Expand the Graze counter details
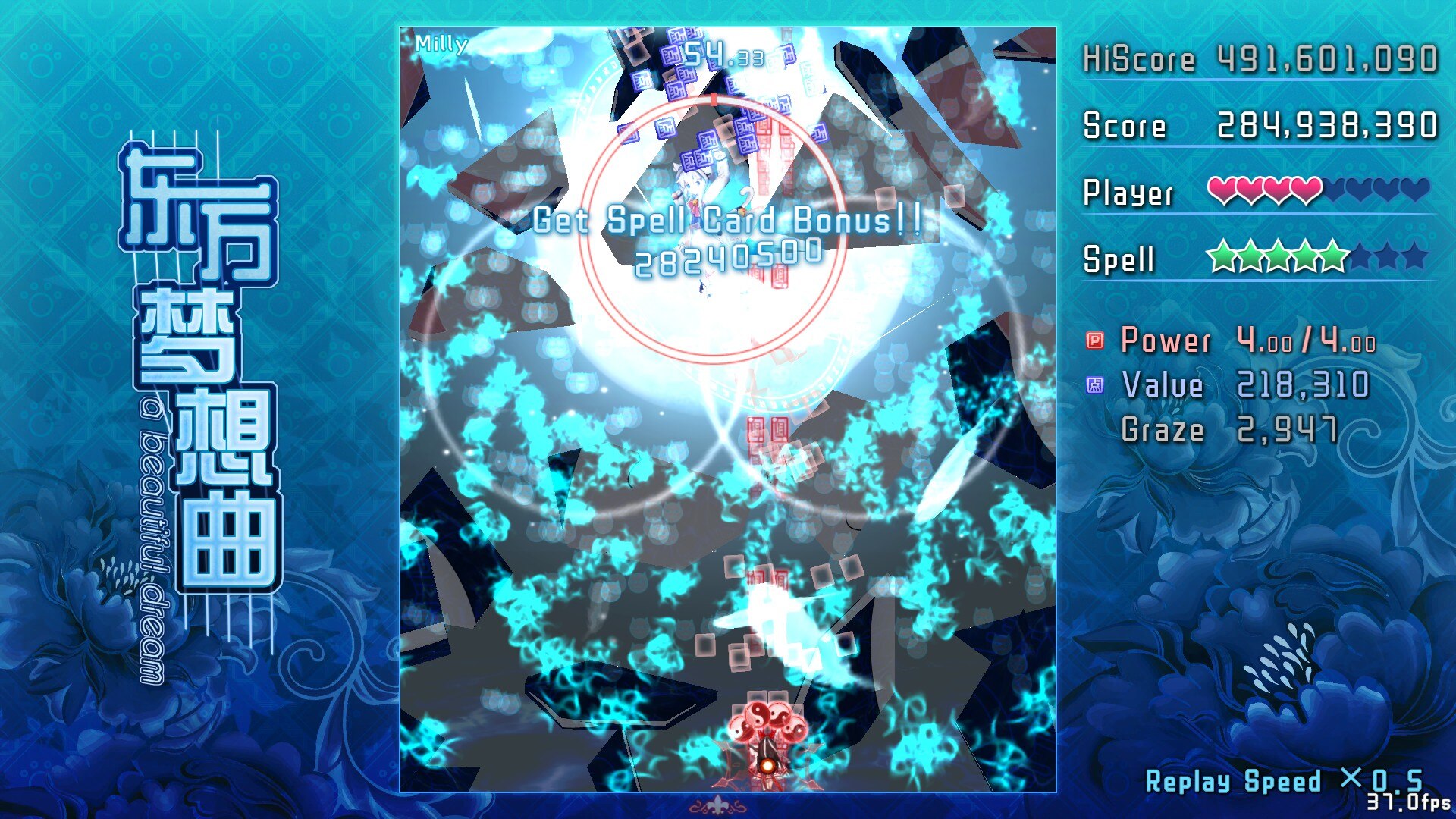This screenshot has width=1456, height=819. (x=1160, y=428)
